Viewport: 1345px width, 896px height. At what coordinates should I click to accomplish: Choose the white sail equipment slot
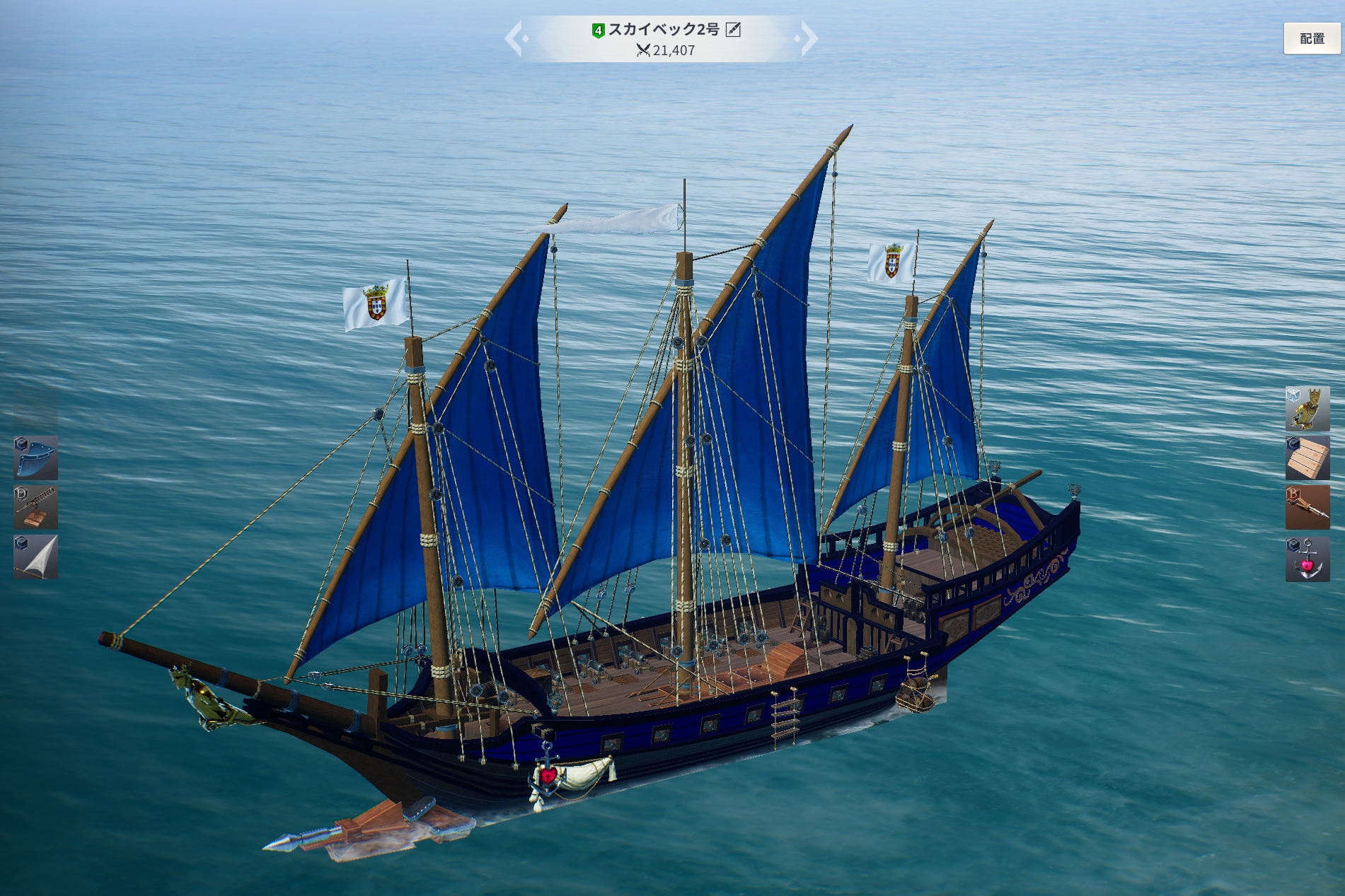36,557
